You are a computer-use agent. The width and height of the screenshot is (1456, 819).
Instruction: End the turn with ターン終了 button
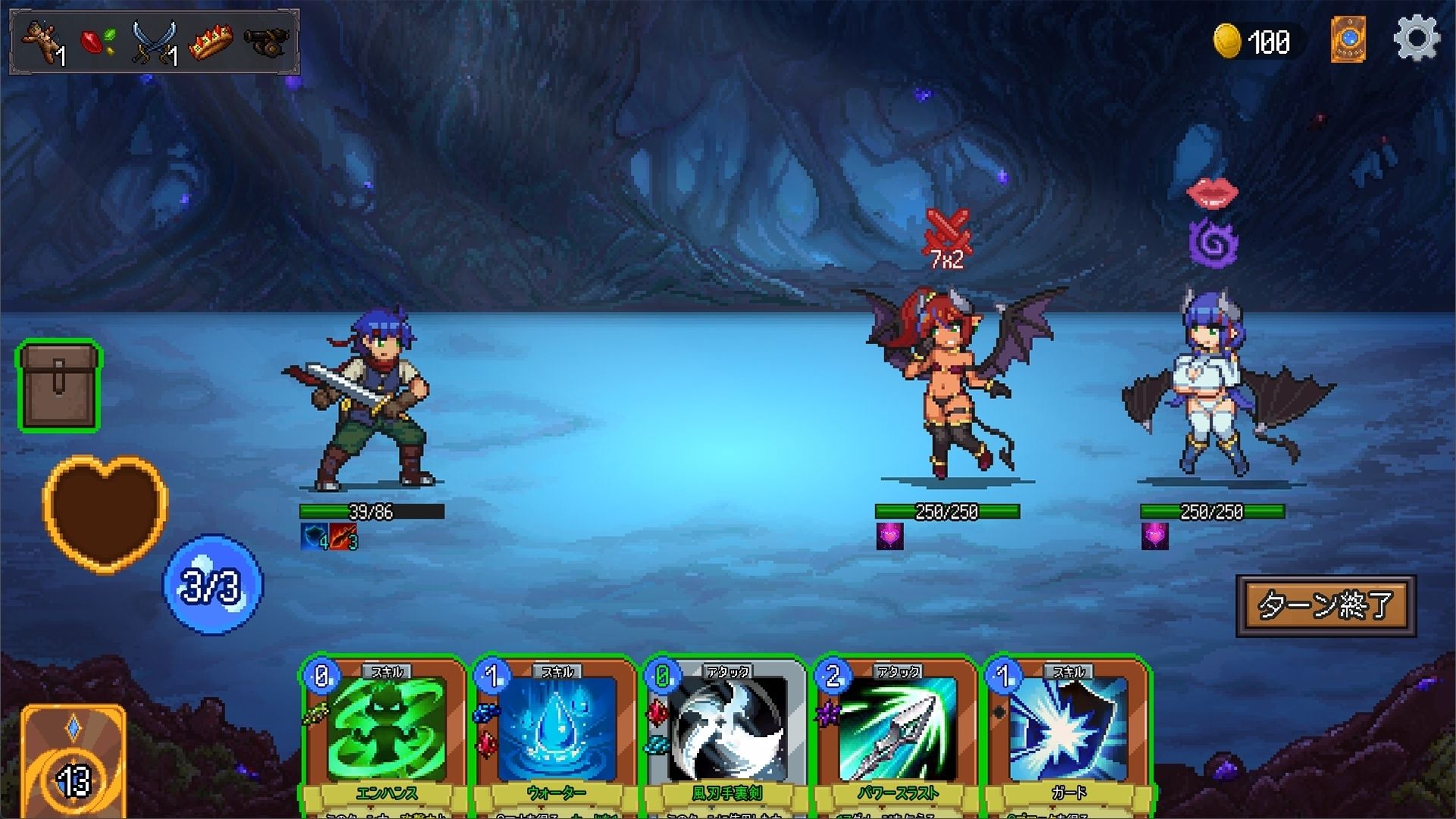pyautogui.click(x=1326, y=605)
